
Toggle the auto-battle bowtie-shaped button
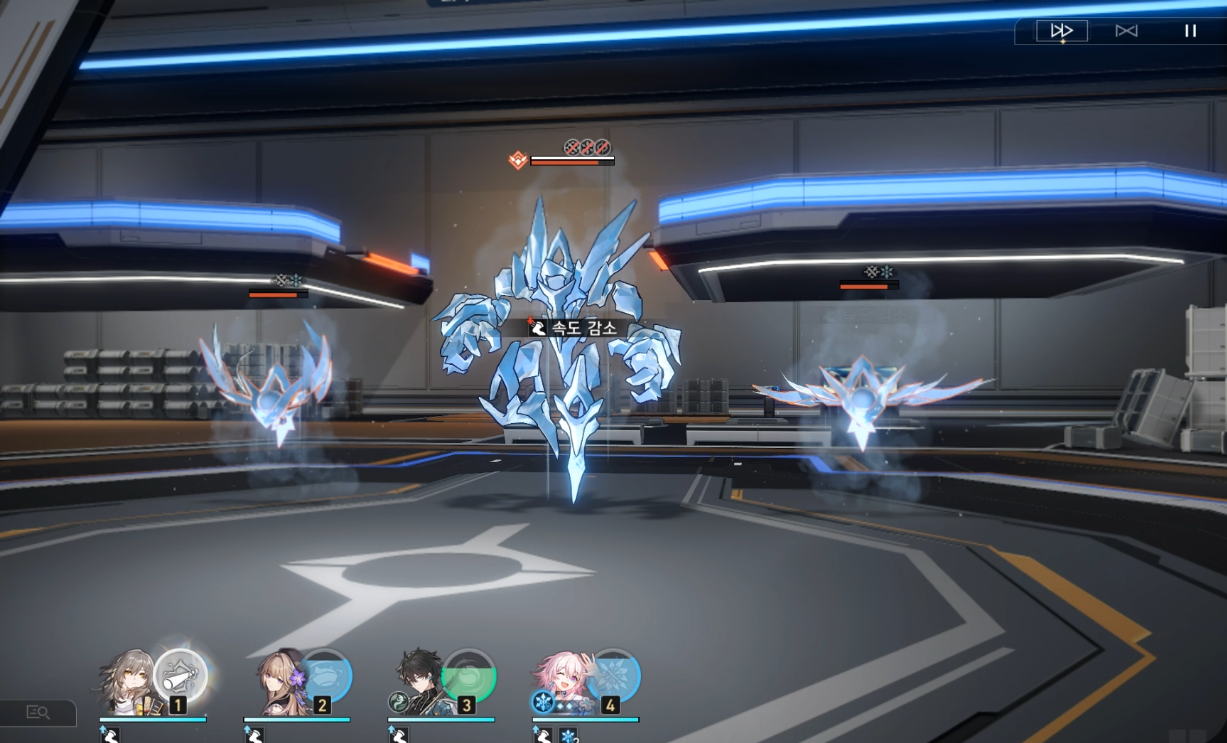pyautogui.click(x=1126, y=31)
